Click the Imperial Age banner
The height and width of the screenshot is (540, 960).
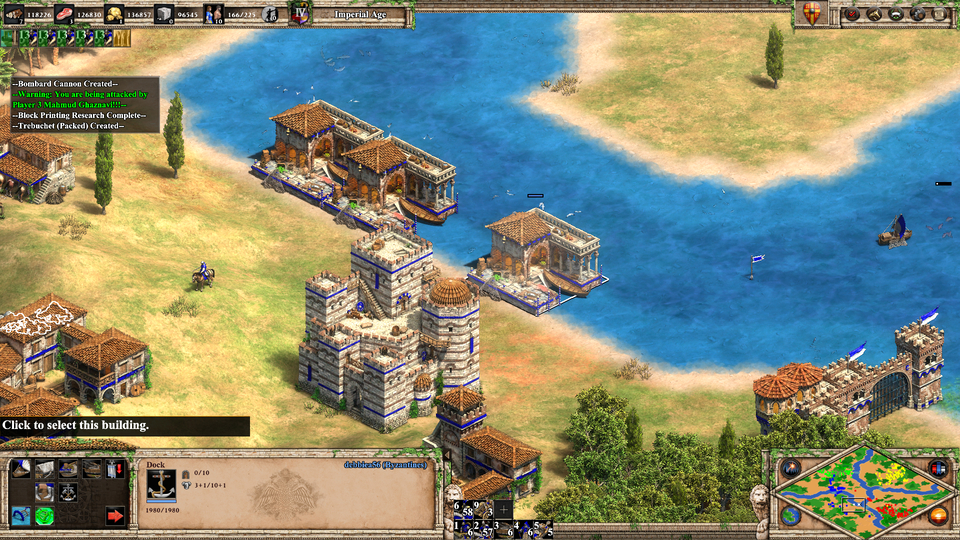click(x=360, y=14)
